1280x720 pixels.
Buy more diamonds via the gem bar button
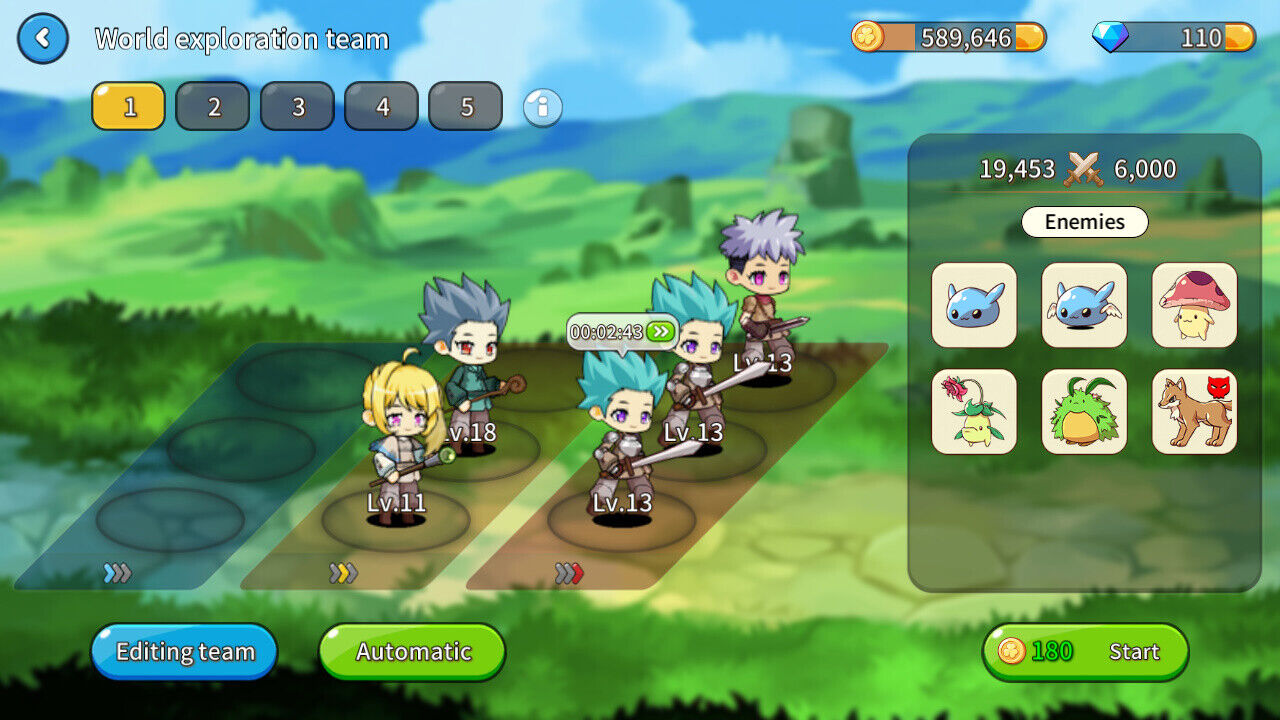(x=1239, y=38)
